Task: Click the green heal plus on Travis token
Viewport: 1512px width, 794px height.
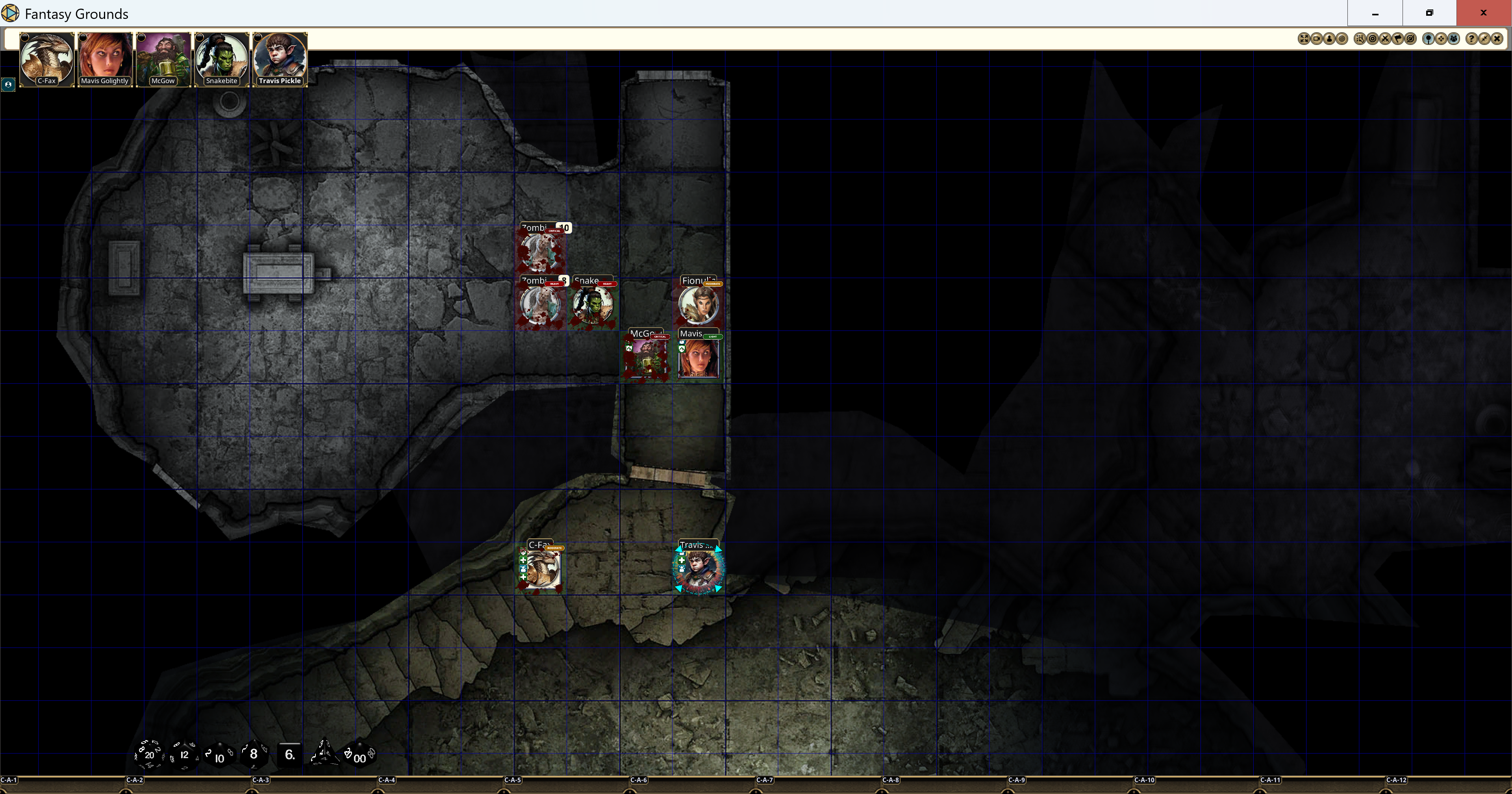Action: pyautogui.click(x=682, y=560)
